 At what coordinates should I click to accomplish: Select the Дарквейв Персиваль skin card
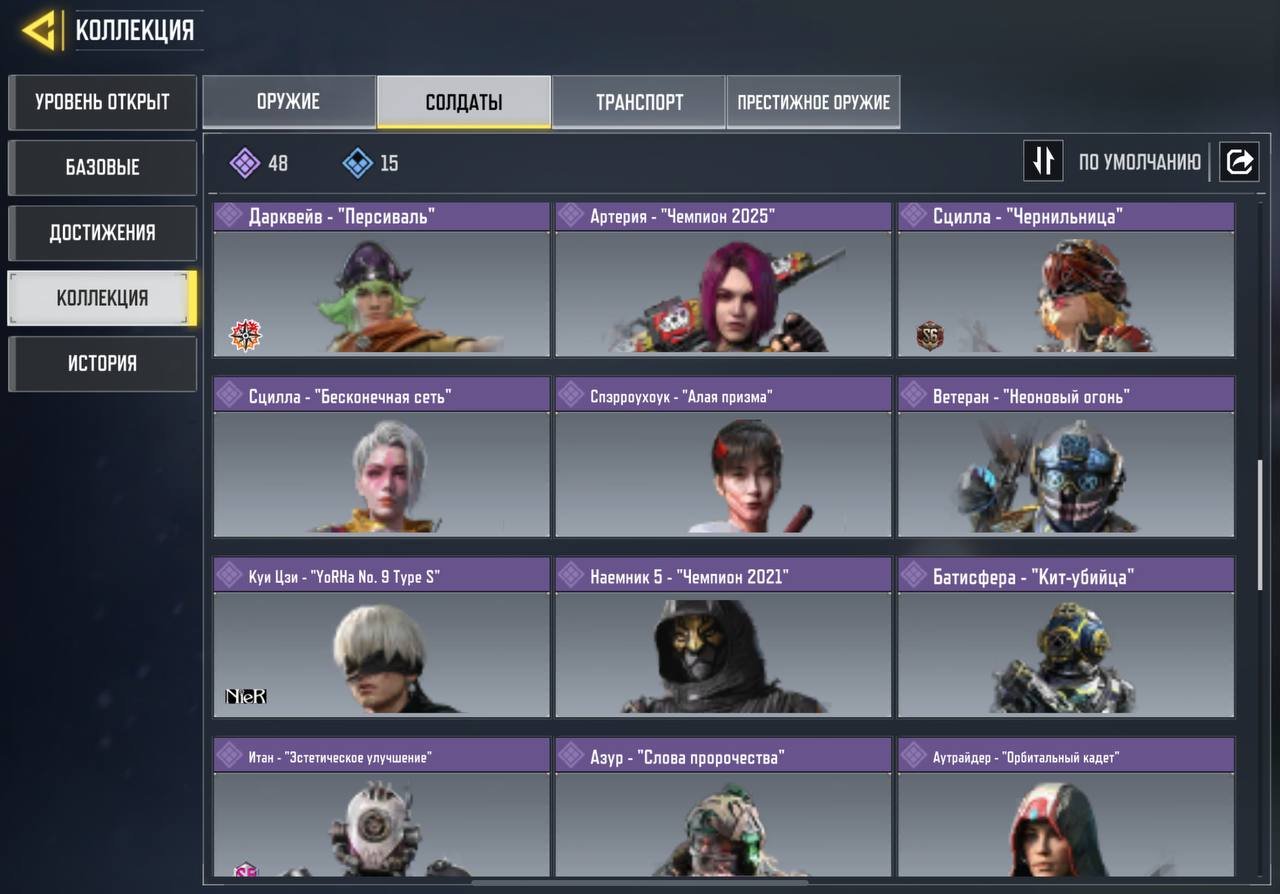pos(381,280)
